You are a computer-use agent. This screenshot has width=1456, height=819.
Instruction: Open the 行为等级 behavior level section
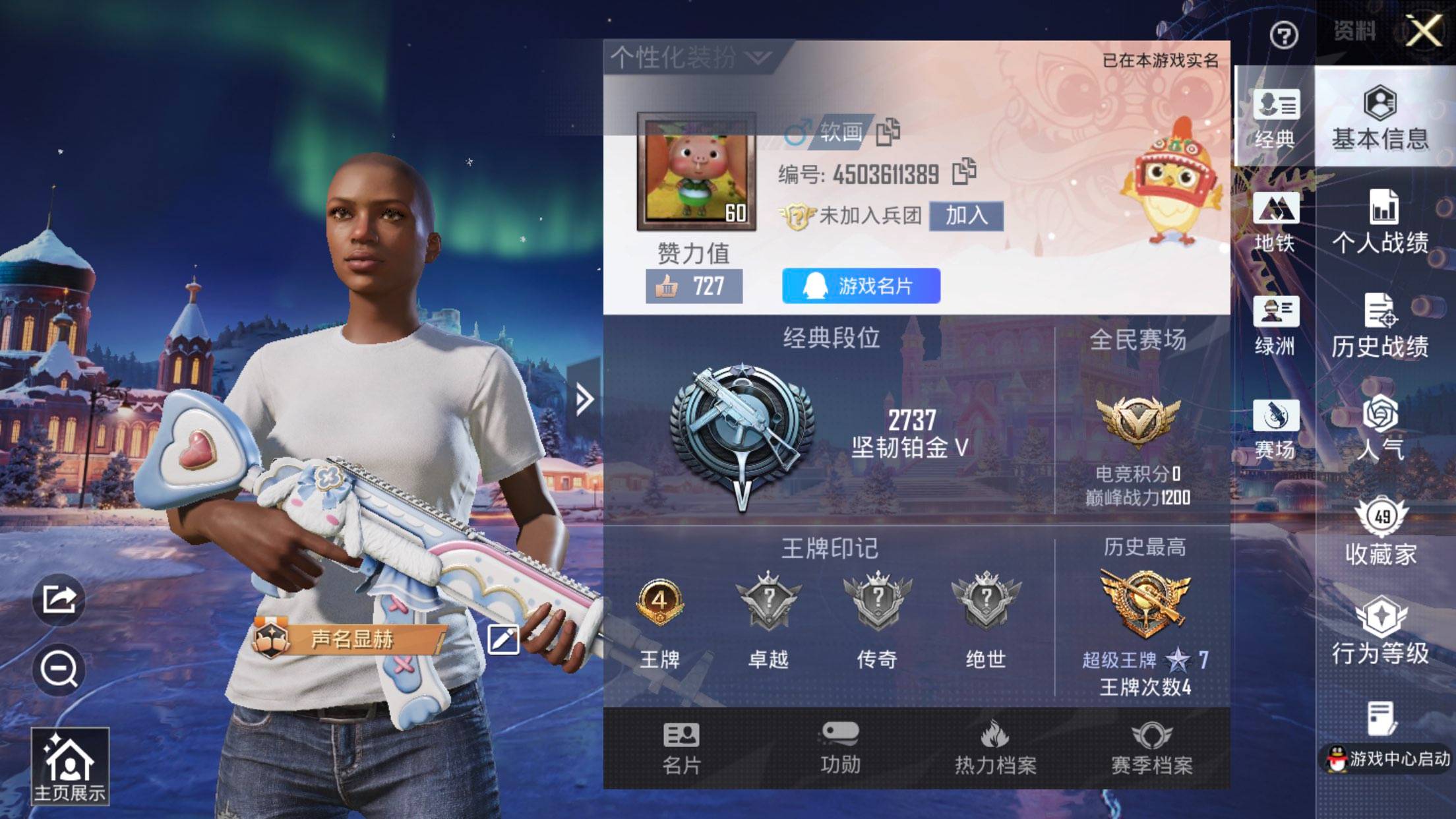point(1381,632)
